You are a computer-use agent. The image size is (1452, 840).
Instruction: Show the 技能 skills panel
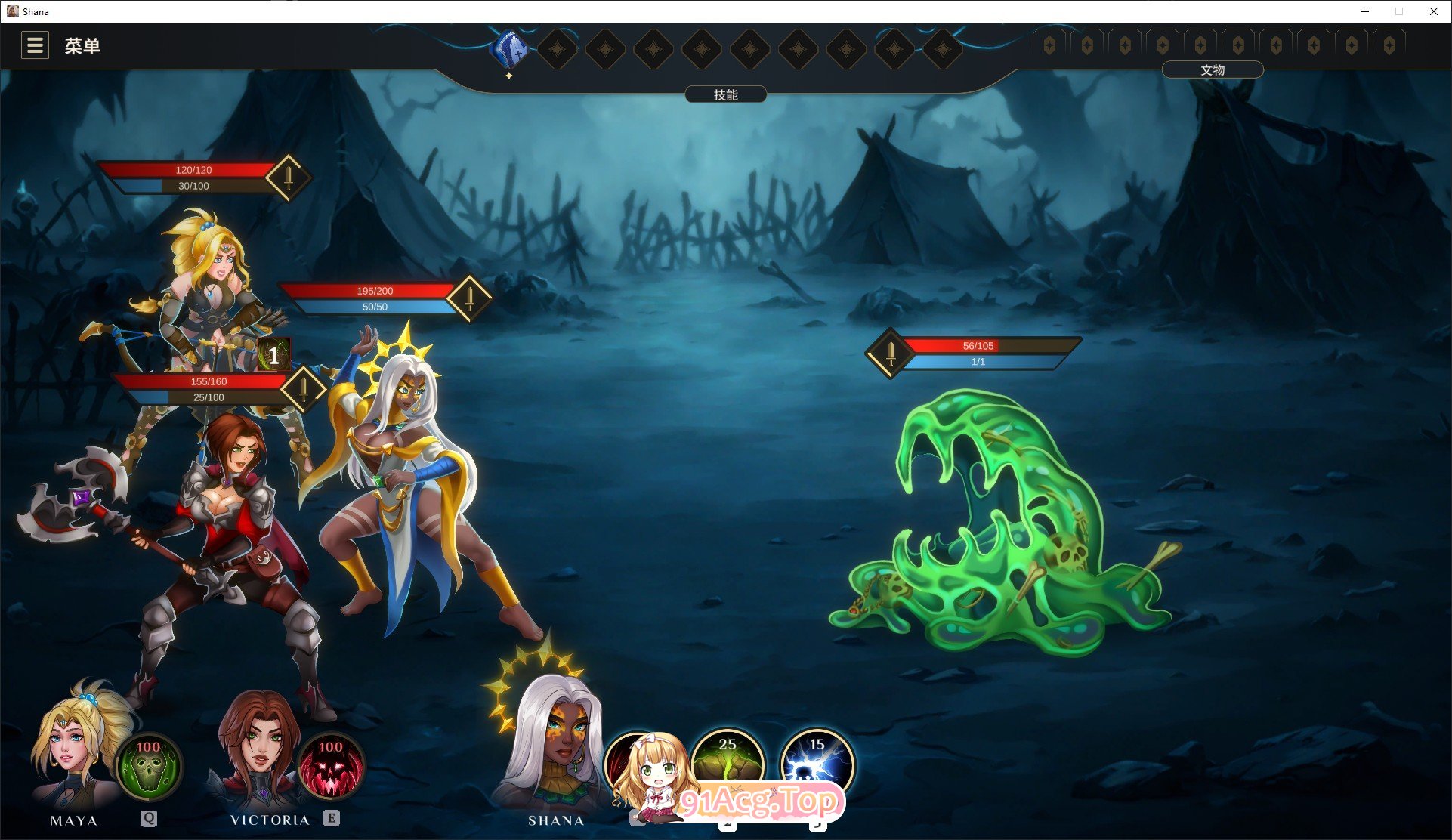725,94
